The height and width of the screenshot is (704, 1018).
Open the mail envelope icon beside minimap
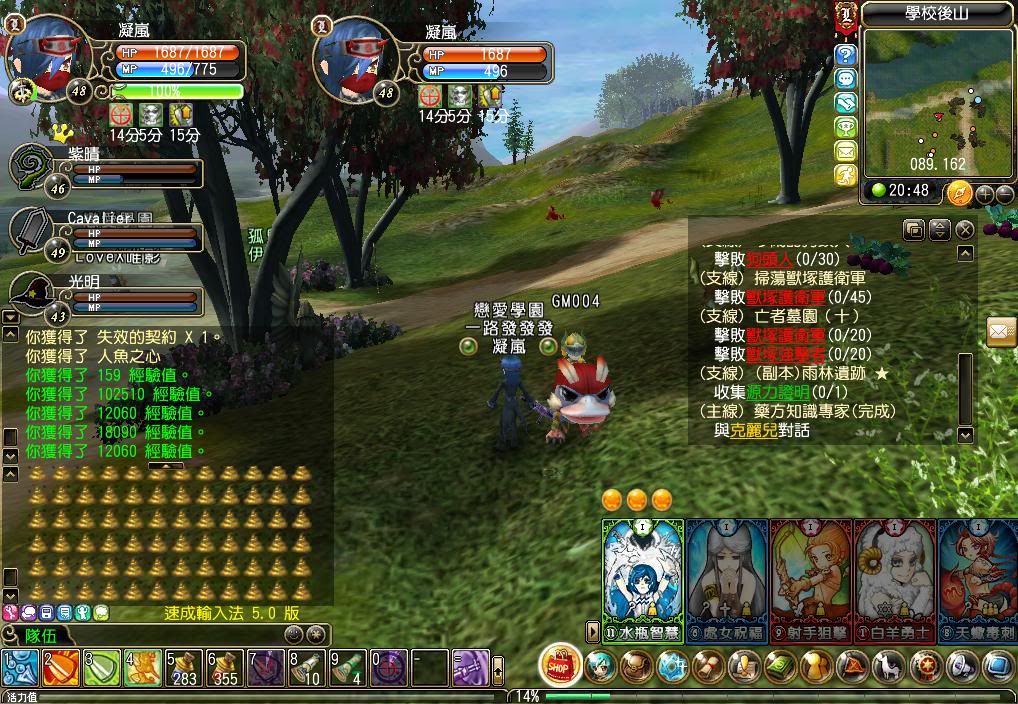pyautogui.click(x=846, y=152)
